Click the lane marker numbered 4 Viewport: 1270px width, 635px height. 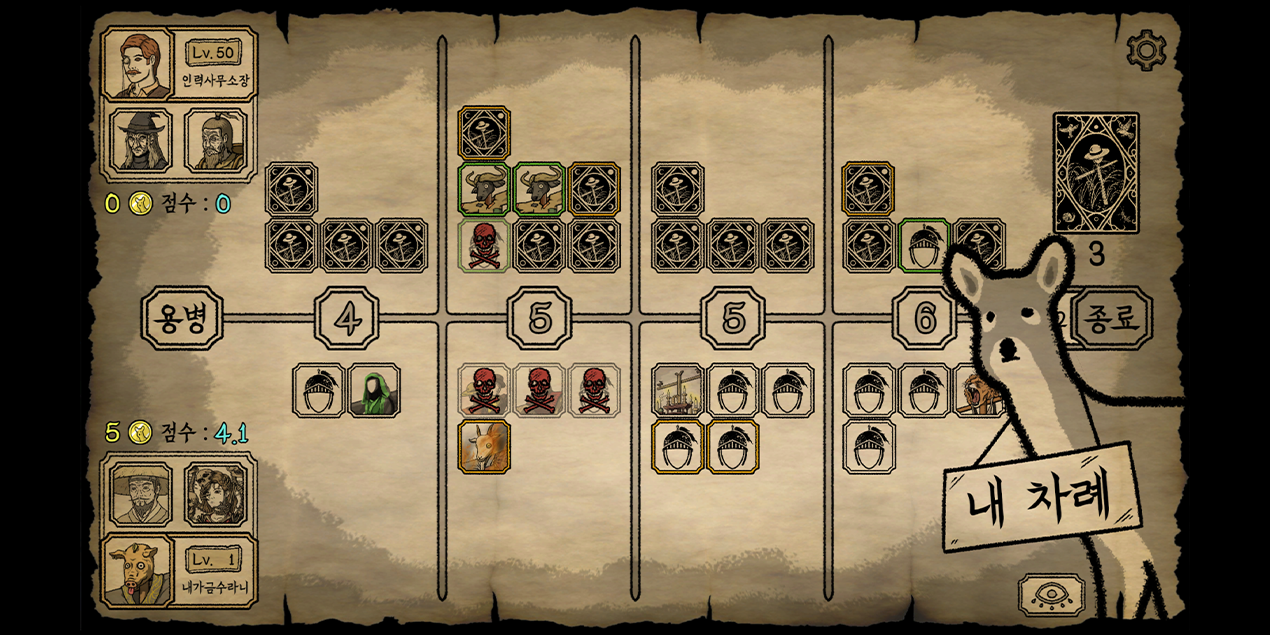click(347, 318)
